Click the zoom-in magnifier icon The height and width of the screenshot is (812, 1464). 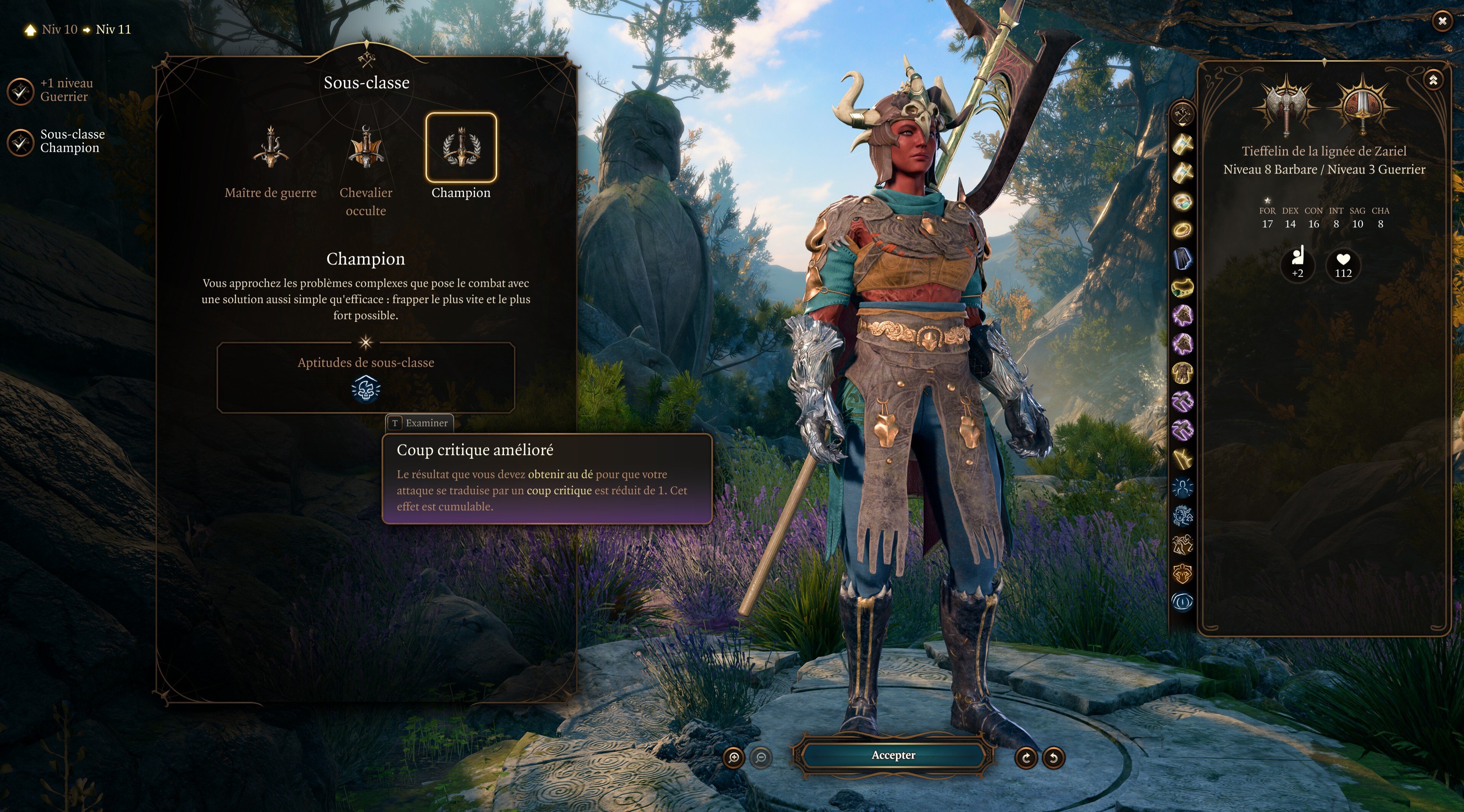pyautogui.click(x=734, y=757)
